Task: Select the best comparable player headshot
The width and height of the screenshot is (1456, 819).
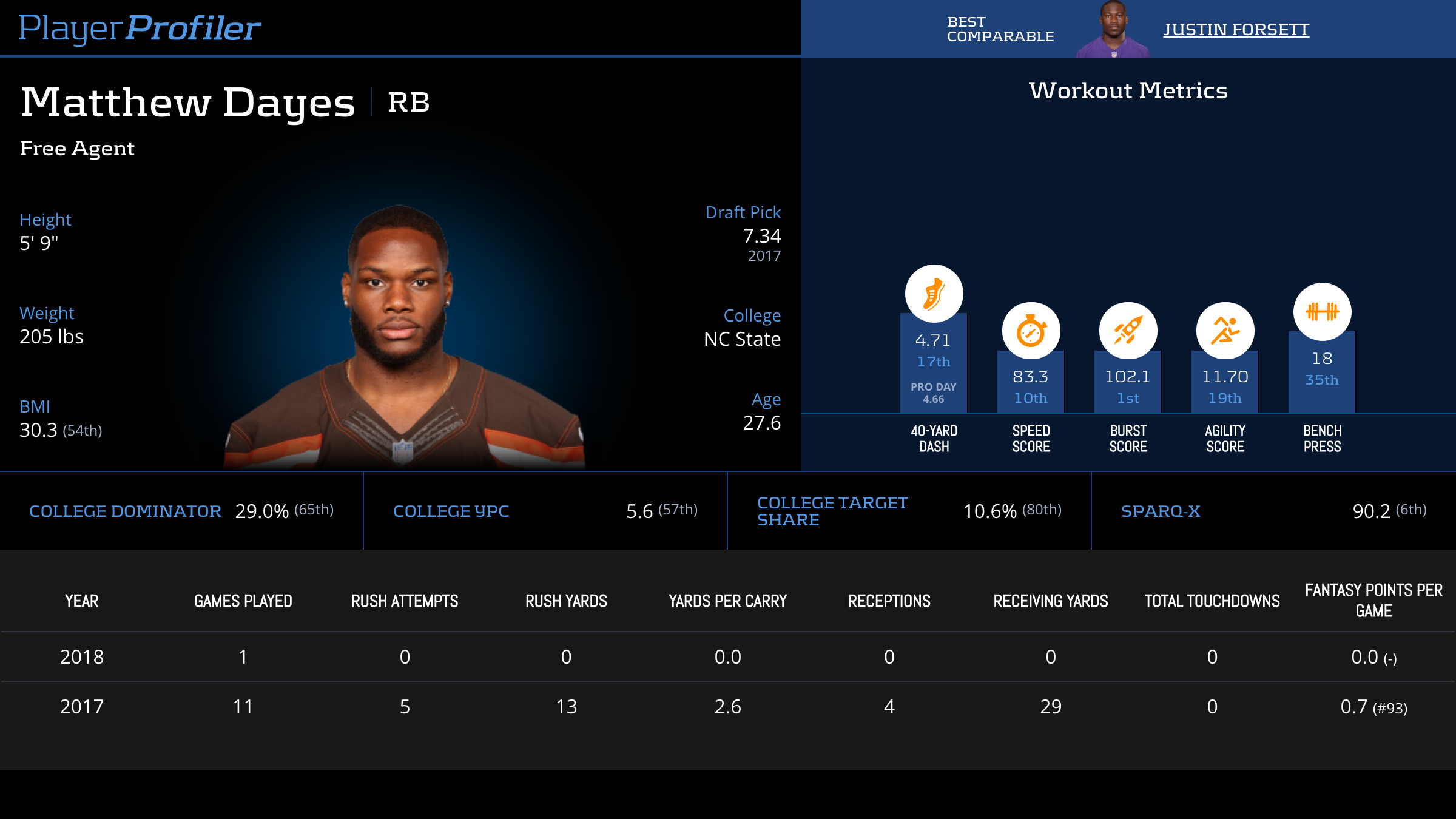Action: 1113,30
